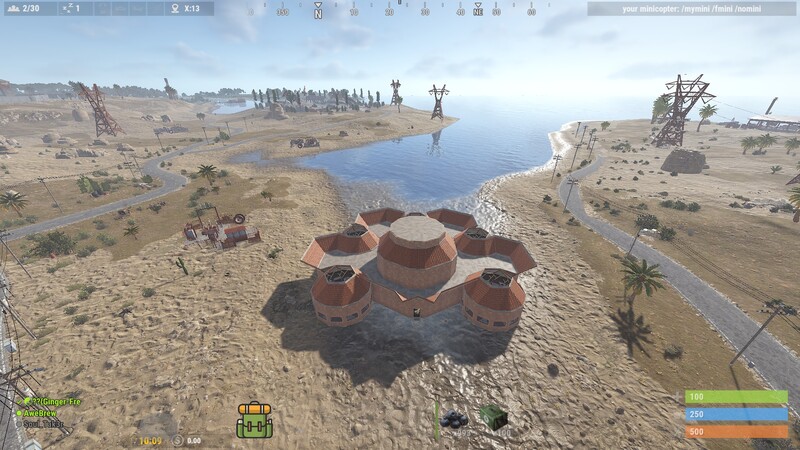
Task: Click the coin balance icon
Action: click(177, 440)
